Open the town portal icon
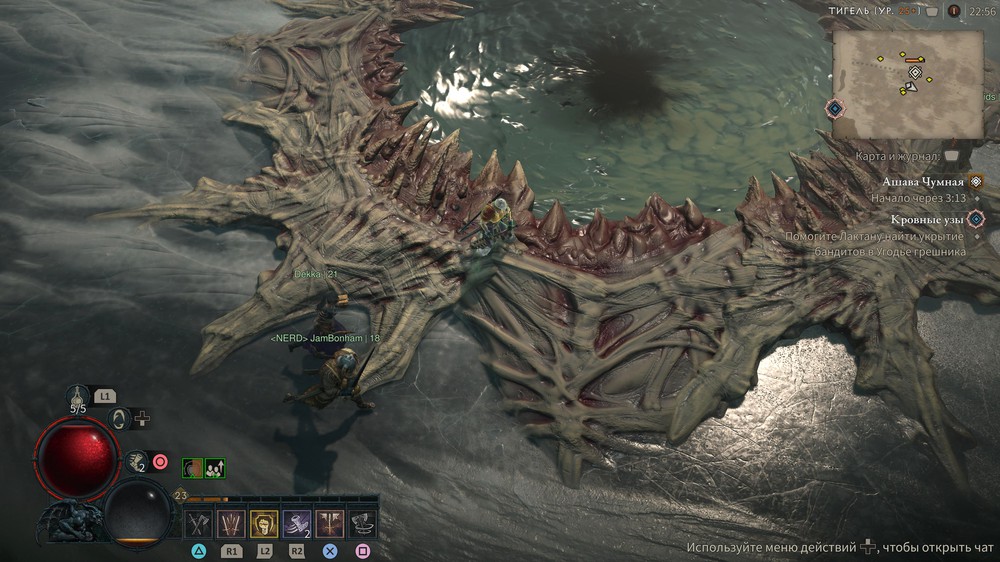This screenshot has width=1000, height=562. click(120, 419)
